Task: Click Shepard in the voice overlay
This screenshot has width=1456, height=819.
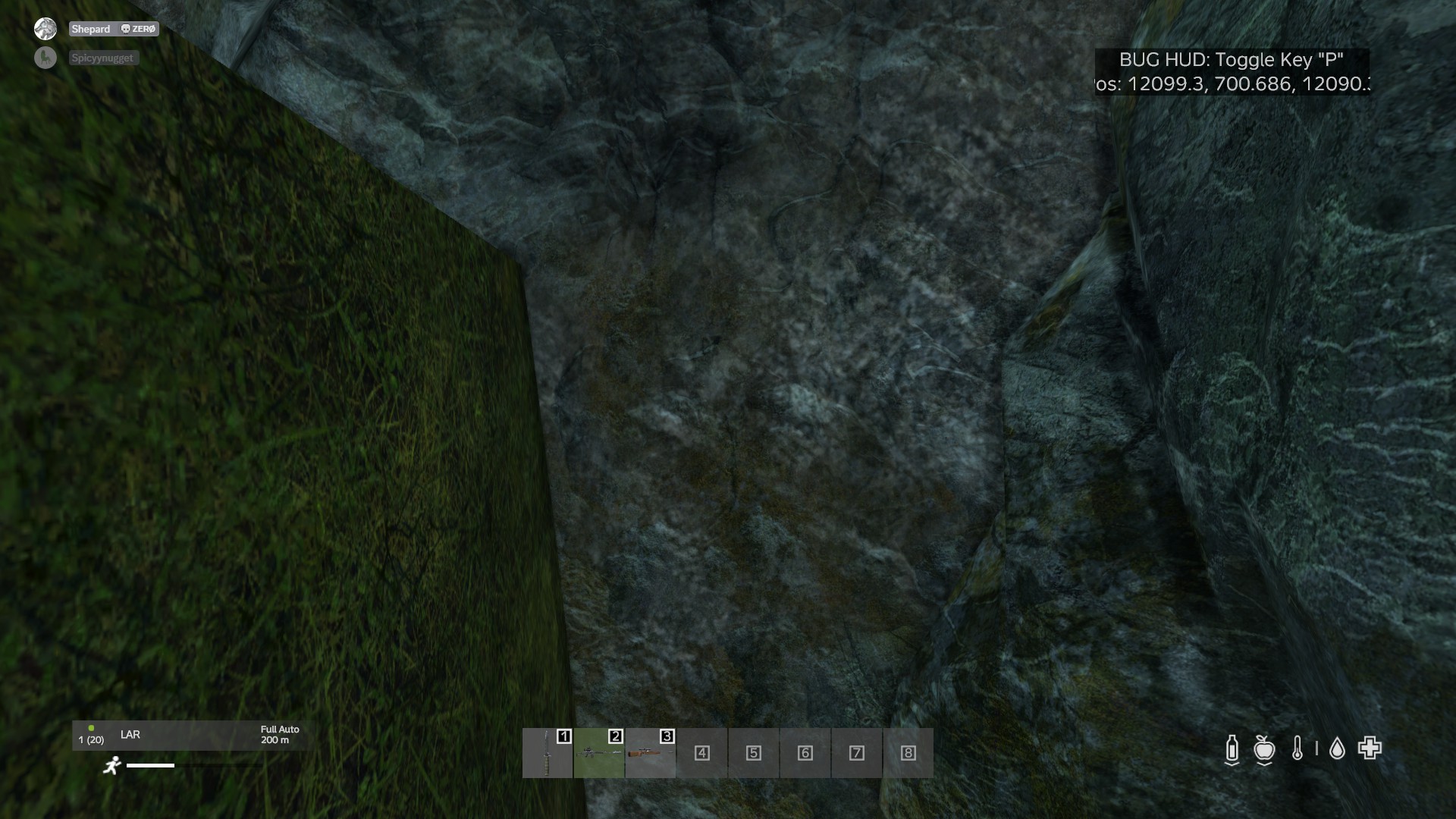Action: pyautogui.click(x=91, y=29)
